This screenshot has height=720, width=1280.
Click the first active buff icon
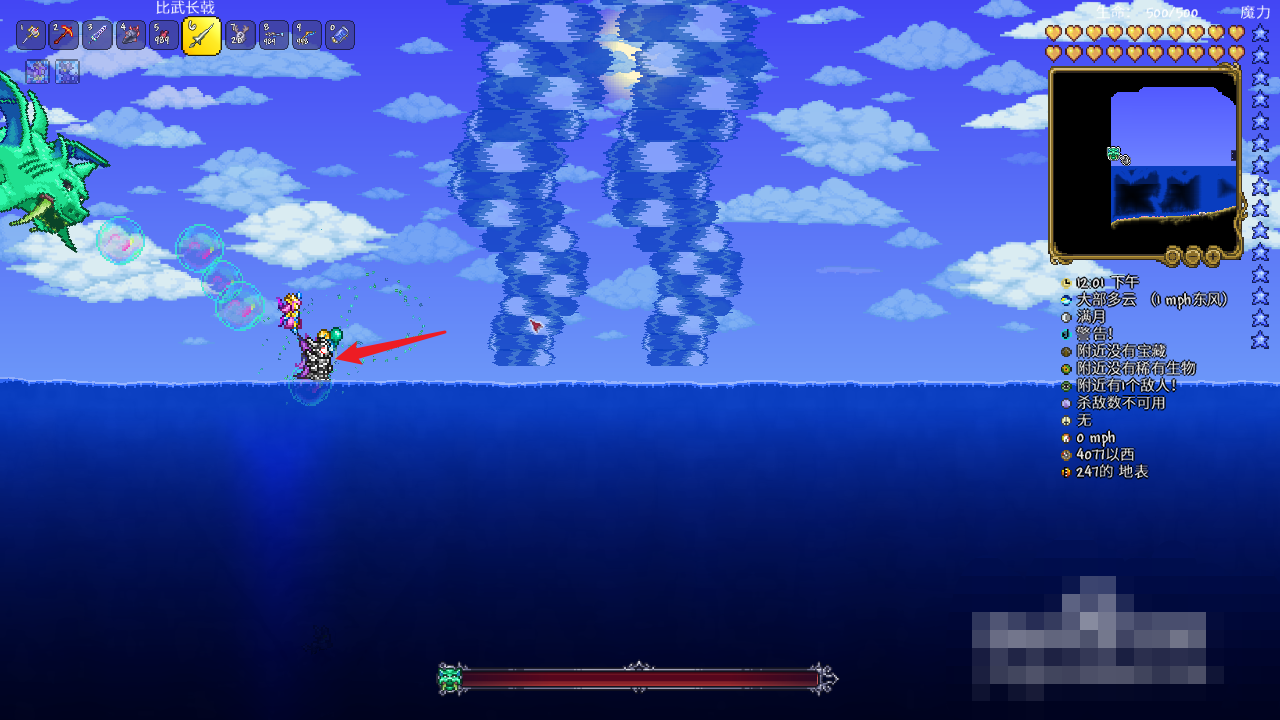pos(37,71)
